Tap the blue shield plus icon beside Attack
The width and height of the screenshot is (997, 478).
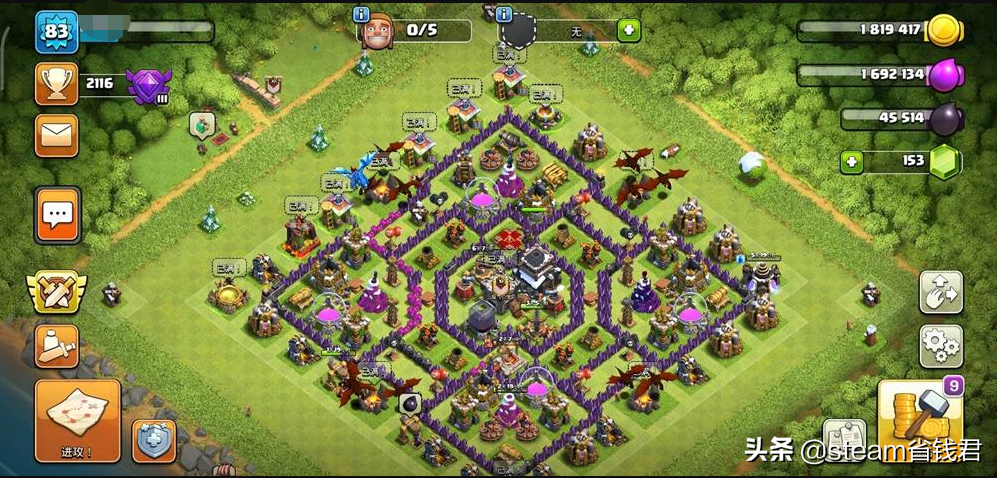click(155, 439)
